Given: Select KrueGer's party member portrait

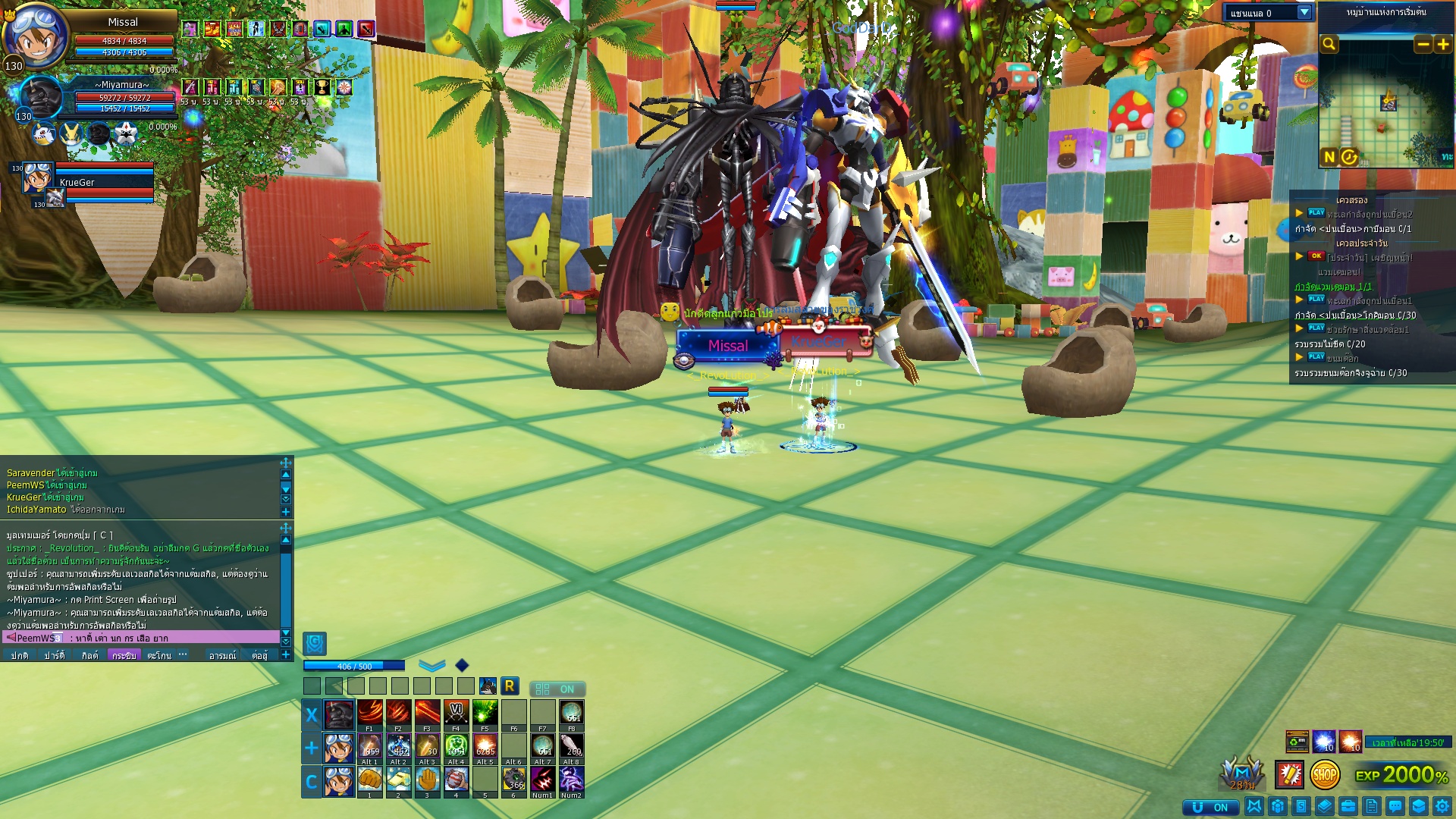Looking at the screenshot, I should tap(36, 177).
